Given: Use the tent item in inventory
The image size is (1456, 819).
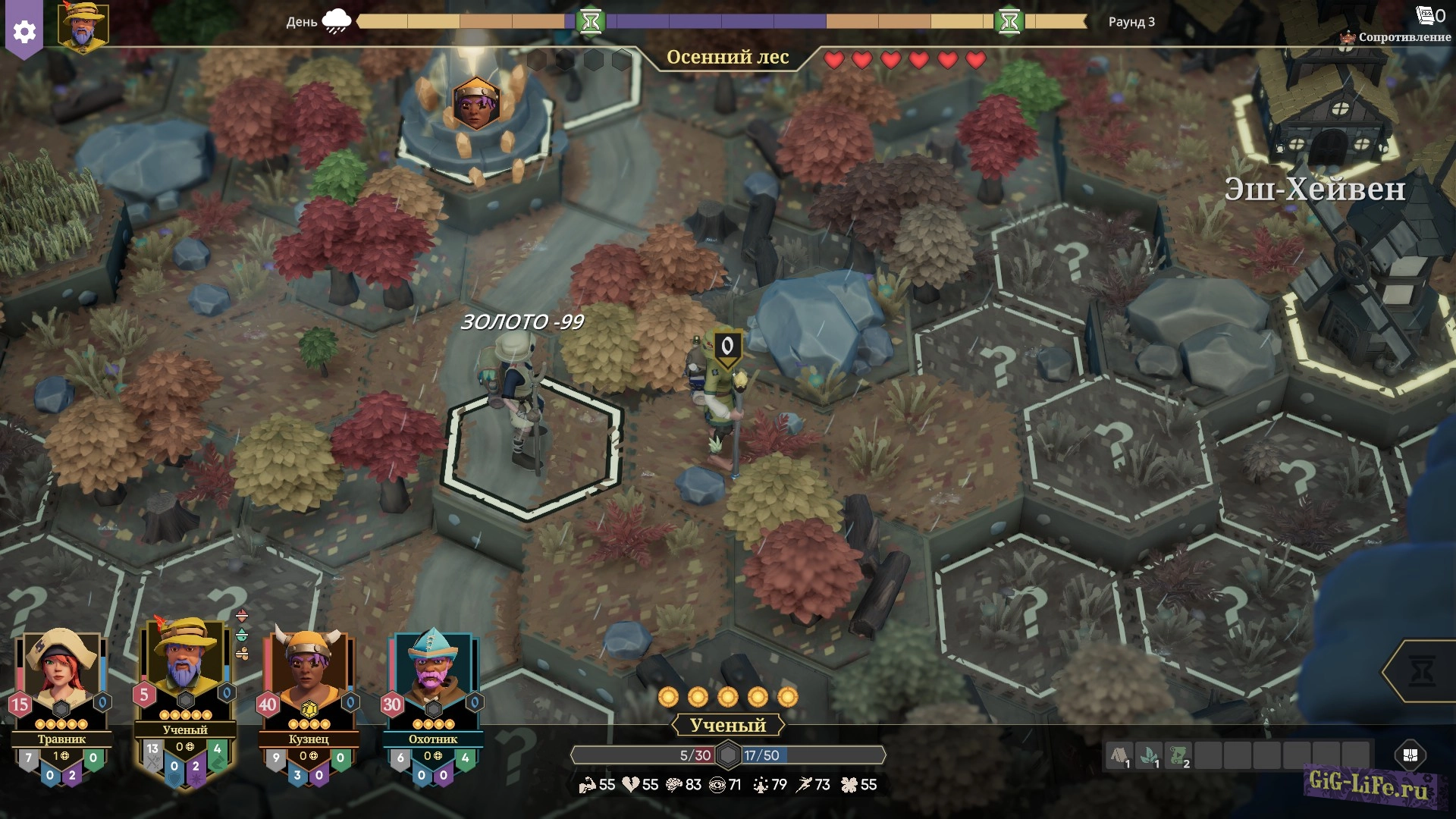Looking at the screenshot, I should pyautogui.click(x=1119, y=755).
